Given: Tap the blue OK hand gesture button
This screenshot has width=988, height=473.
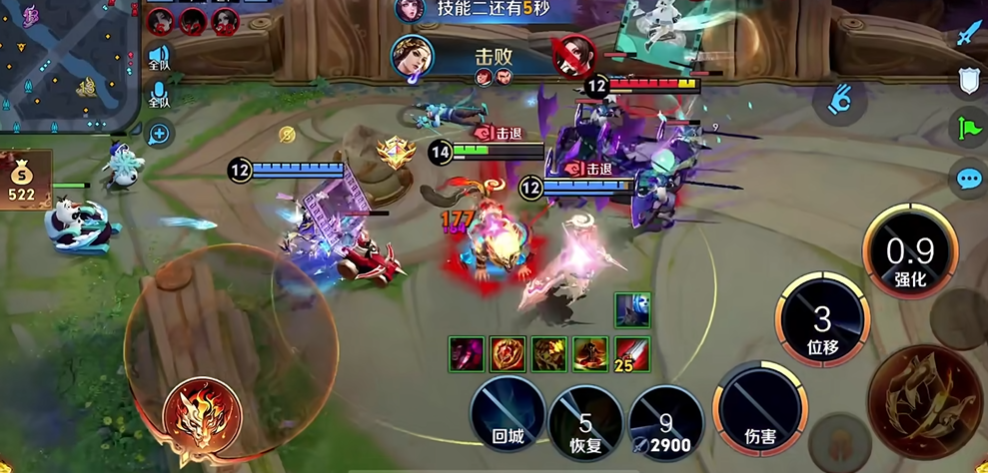Looking at the screenshot, I should [839, 98].
